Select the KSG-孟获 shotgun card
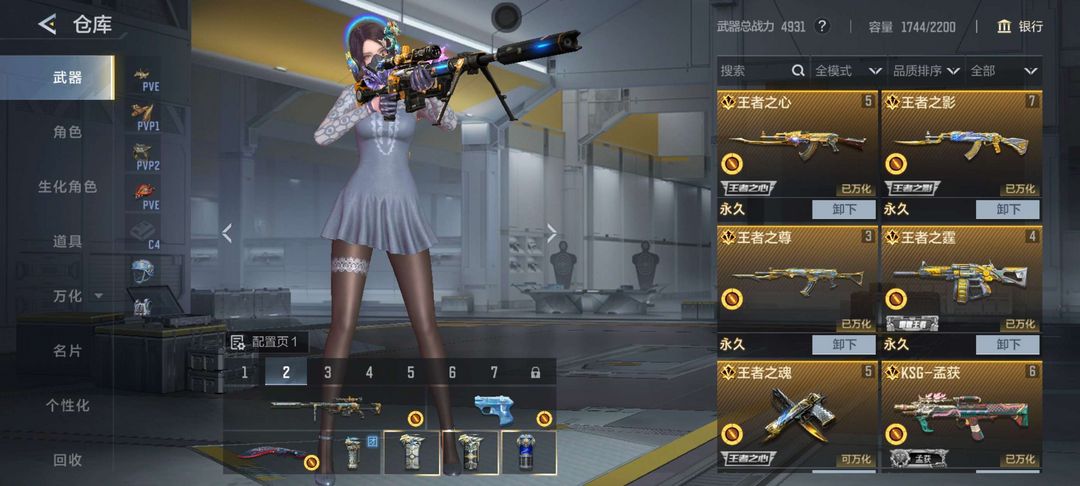Image resolution: width=1080 pixels, height=486 pixels. (x=961, y=415)
